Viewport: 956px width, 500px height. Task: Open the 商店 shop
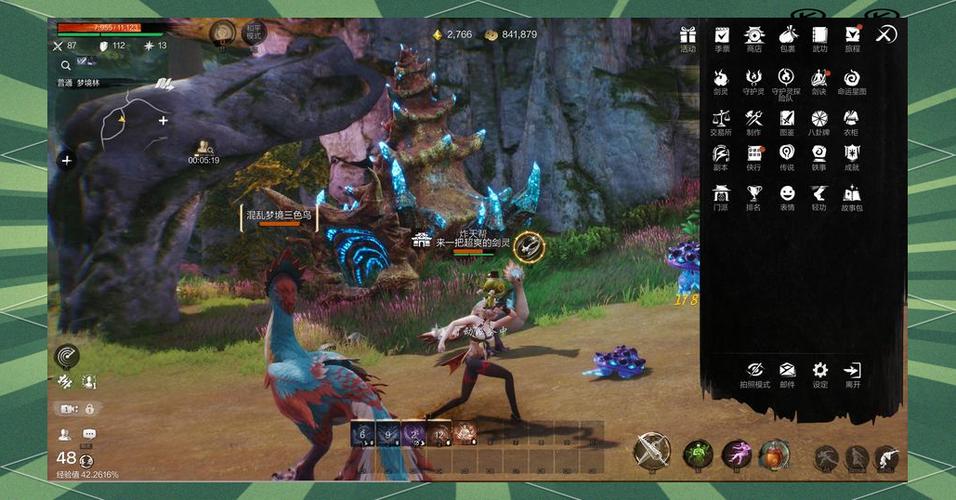point(754,35)
